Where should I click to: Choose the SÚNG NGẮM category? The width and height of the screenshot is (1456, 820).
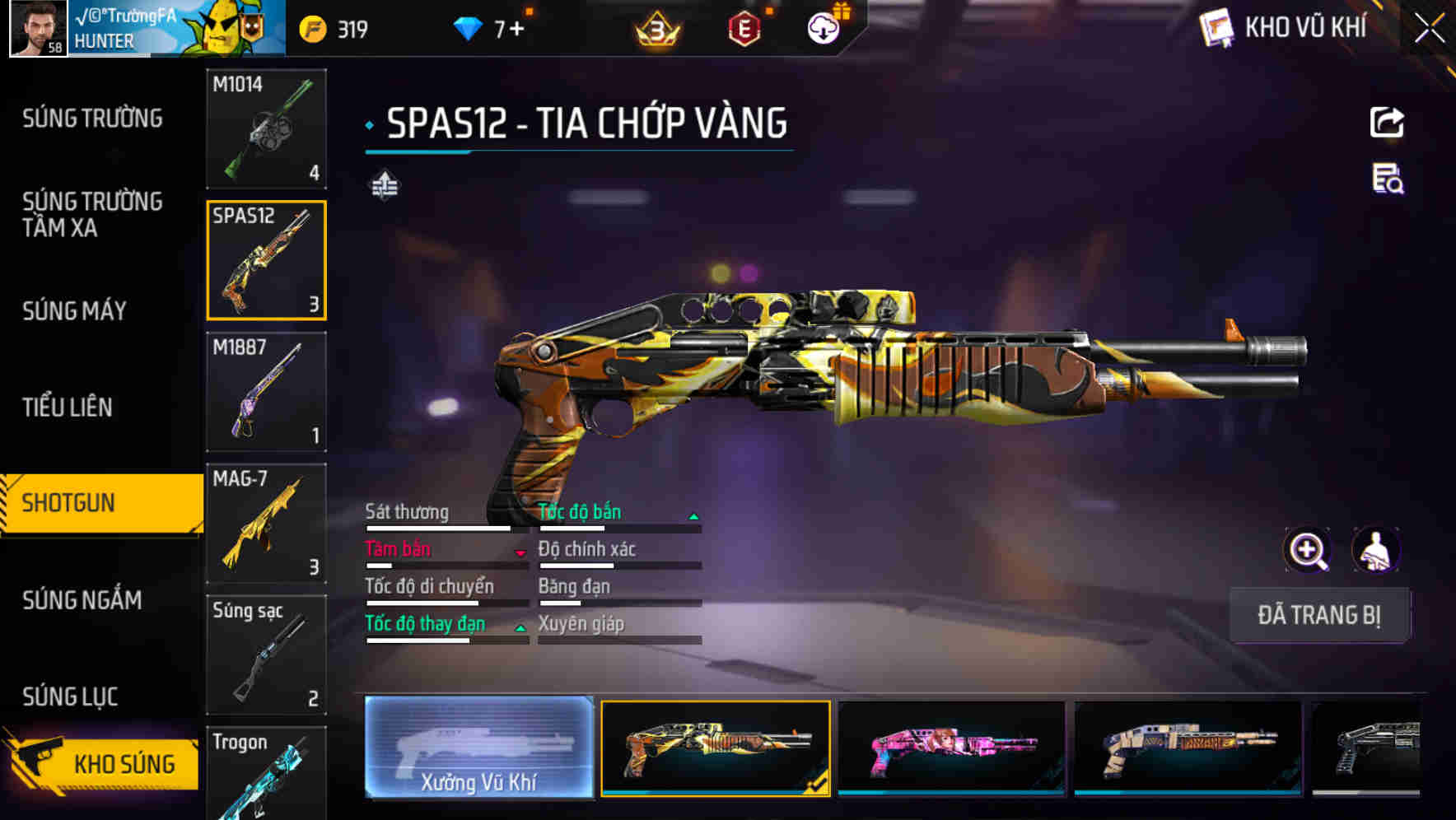[82, 600]
